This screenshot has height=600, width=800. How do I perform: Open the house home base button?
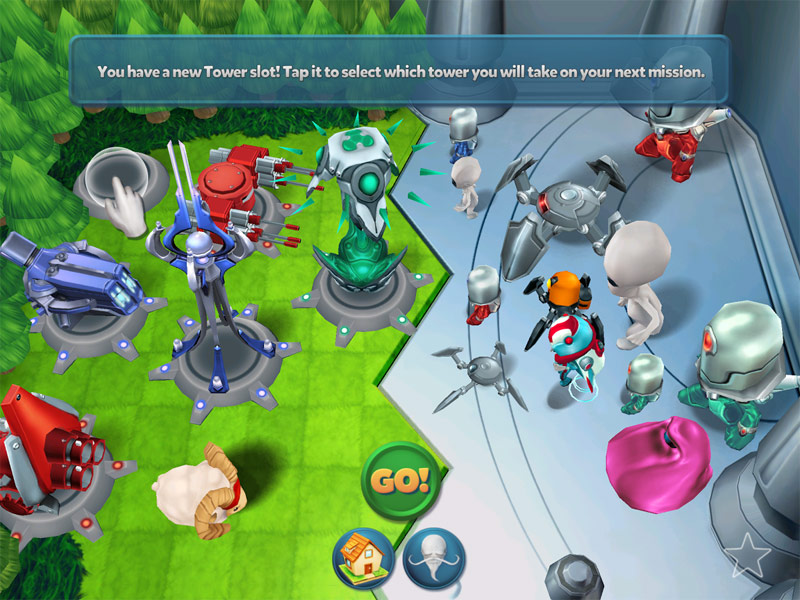(362, 558)
